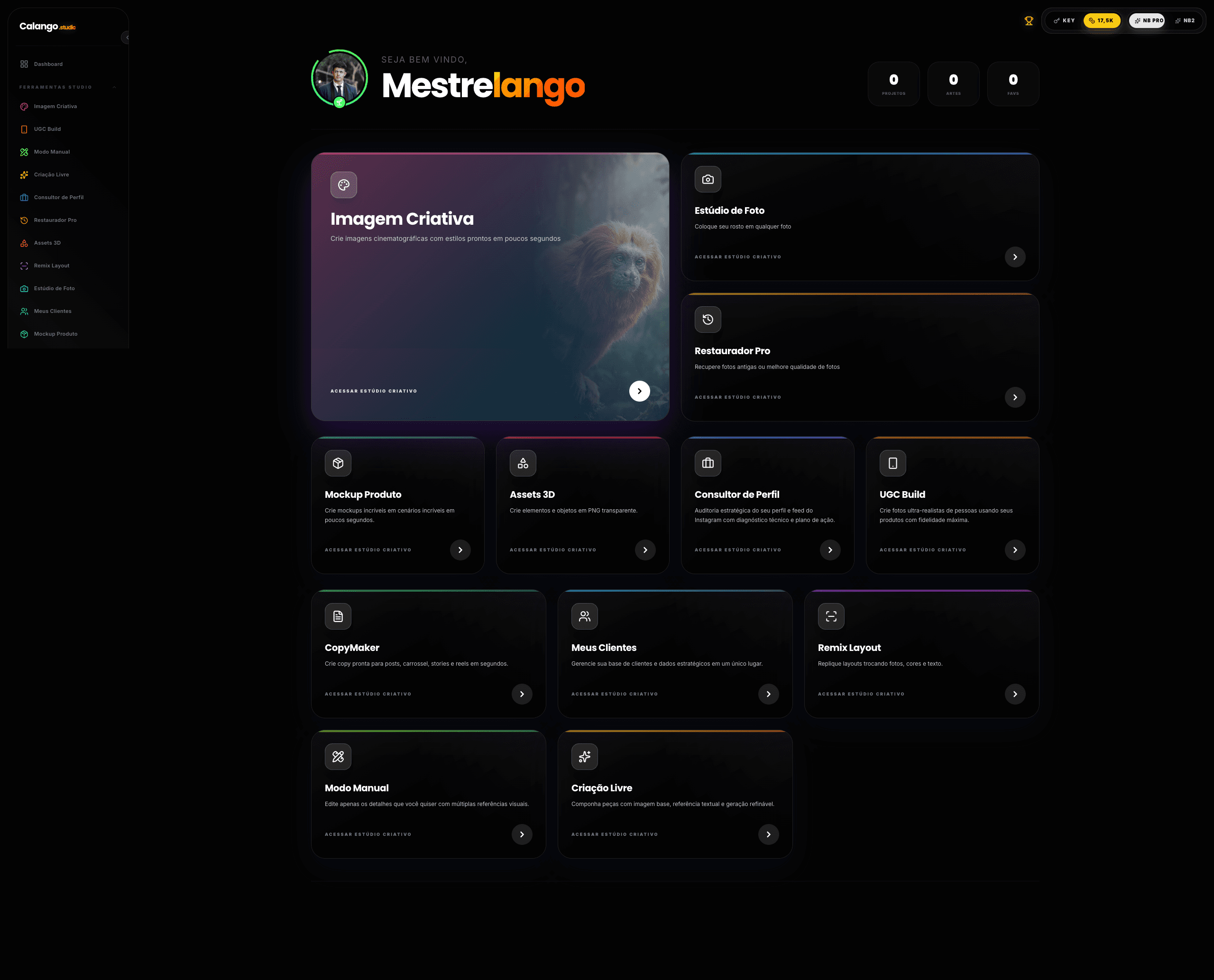Viewport: 1214px width, 980px height.
Task: Open Modo Manual from the sidebar
Action: (51, 152)
